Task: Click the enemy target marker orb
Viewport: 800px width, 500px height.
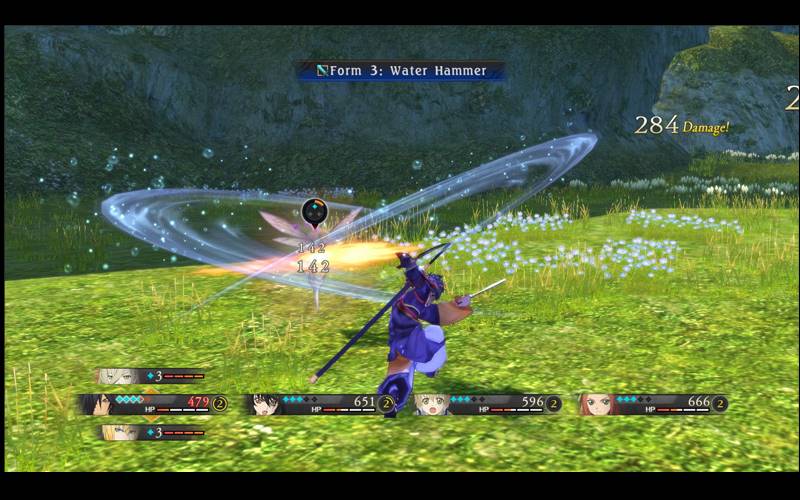Action: click(x=314, y=212)
